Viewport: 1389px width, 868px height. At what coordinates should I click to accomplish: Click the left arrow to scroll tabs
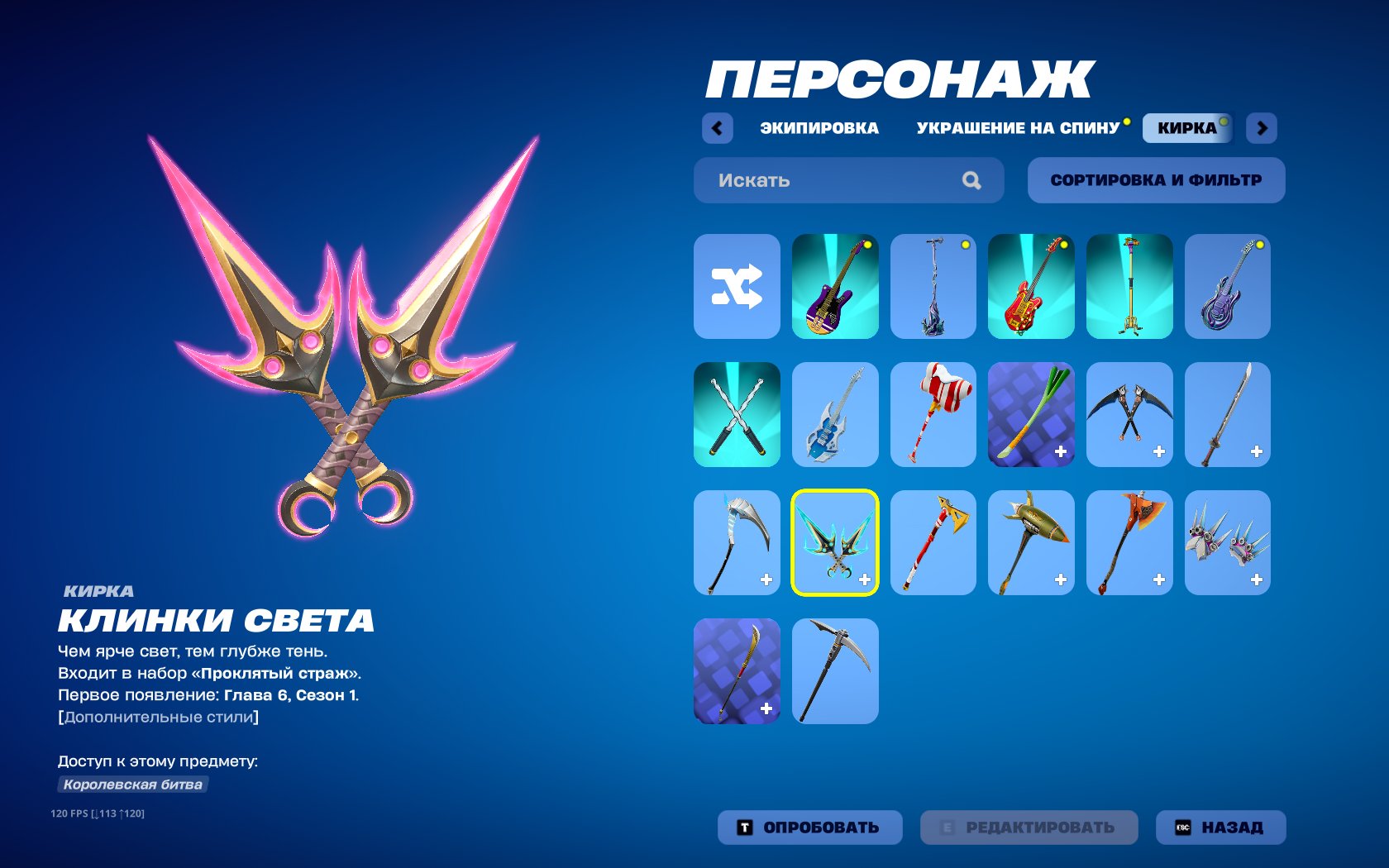(718, 128)
